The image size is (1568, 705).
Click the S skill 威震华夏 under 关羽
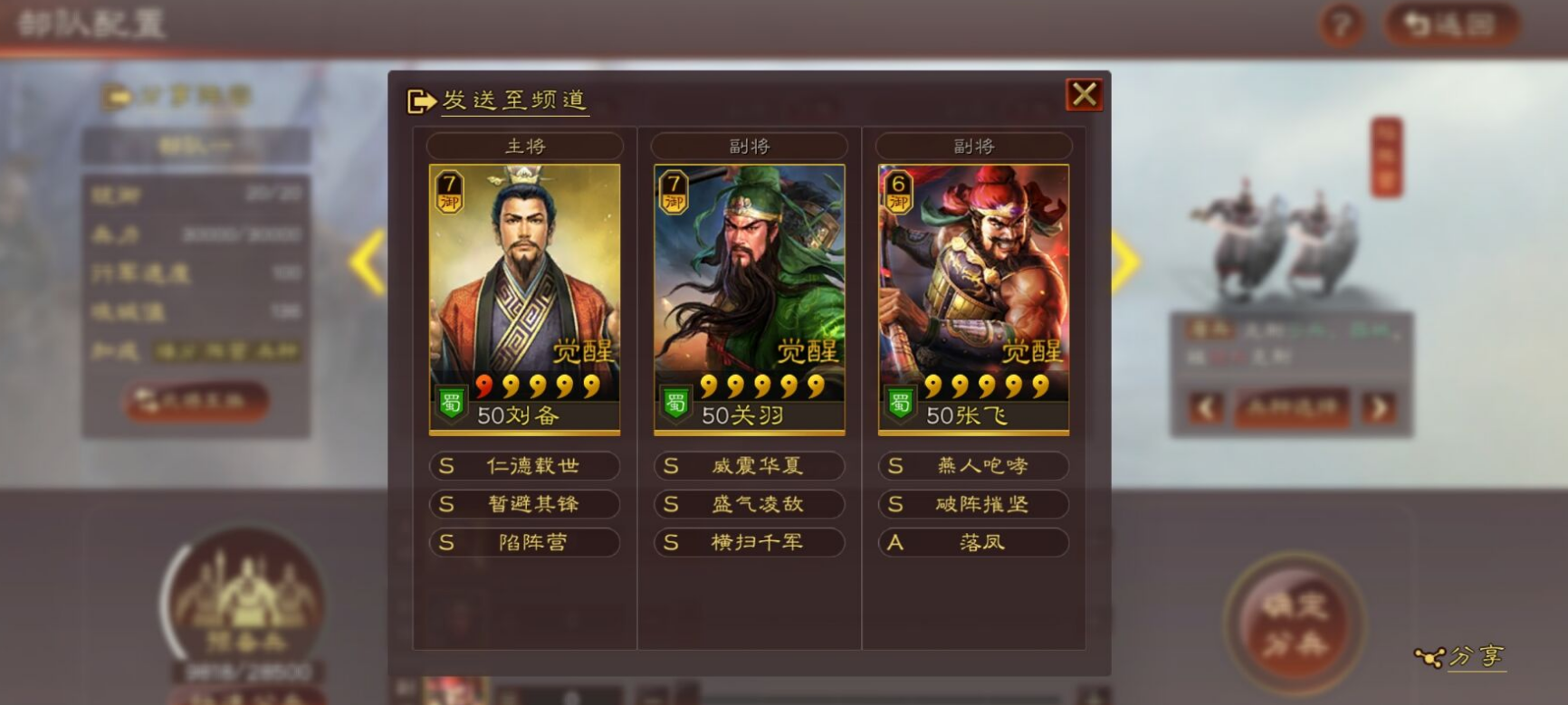(748, 466)
